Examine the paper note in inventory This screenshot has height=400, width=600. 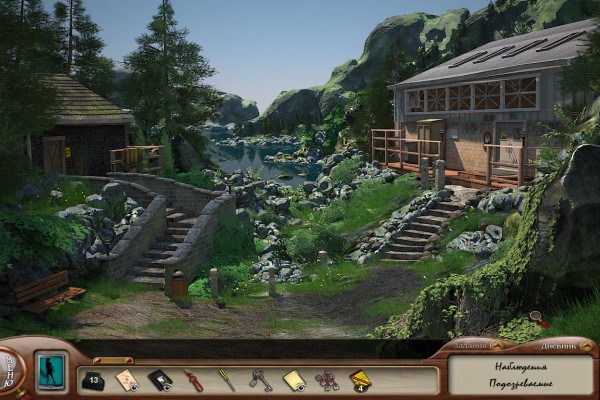(x=127, y=379)
